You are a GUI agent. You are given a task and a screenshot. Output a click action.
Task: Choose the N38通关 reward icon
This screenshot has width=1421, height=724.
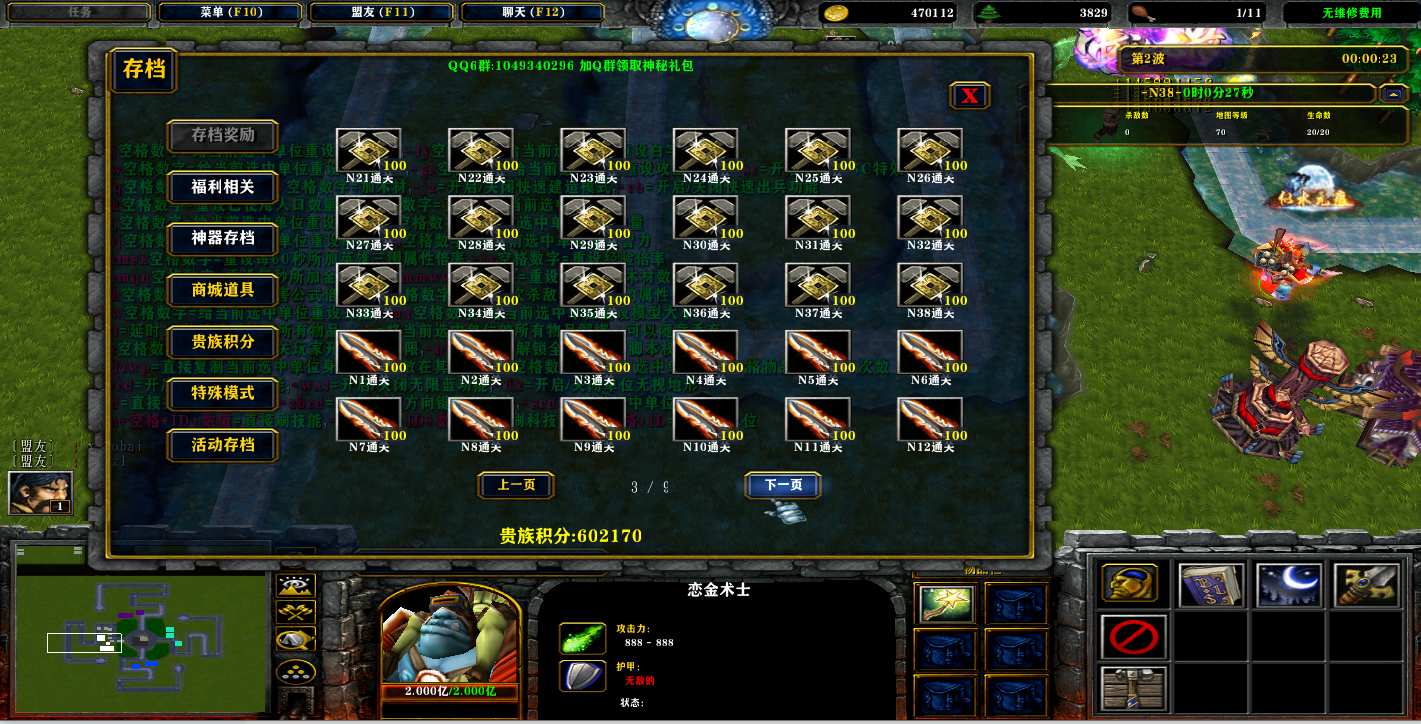[930, 285]
